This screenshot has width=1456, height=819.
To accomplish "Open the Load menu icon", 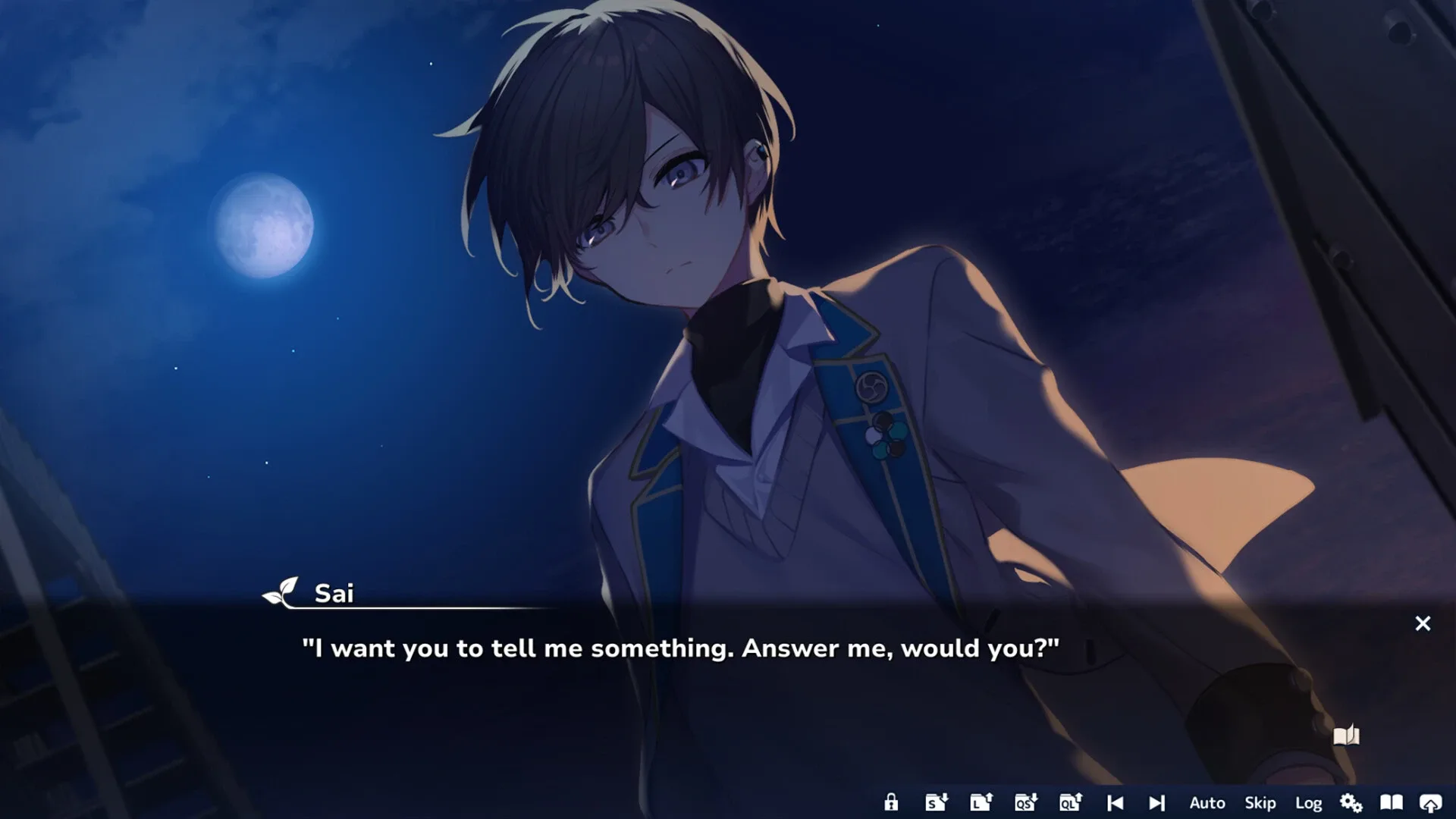I will click(981, 802).
